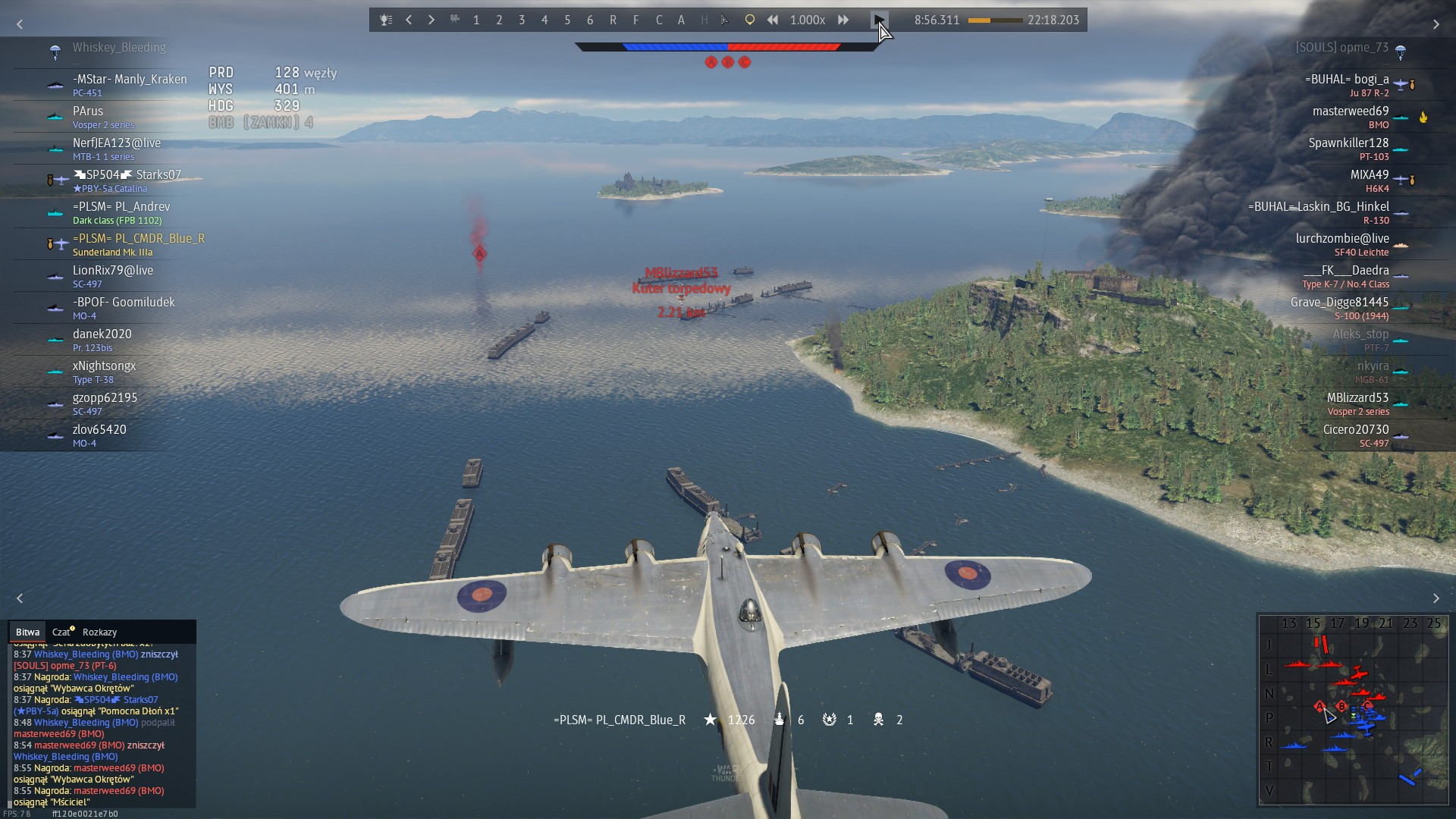
Task: Switch to the next player view
Action: [x=431, y=20]
